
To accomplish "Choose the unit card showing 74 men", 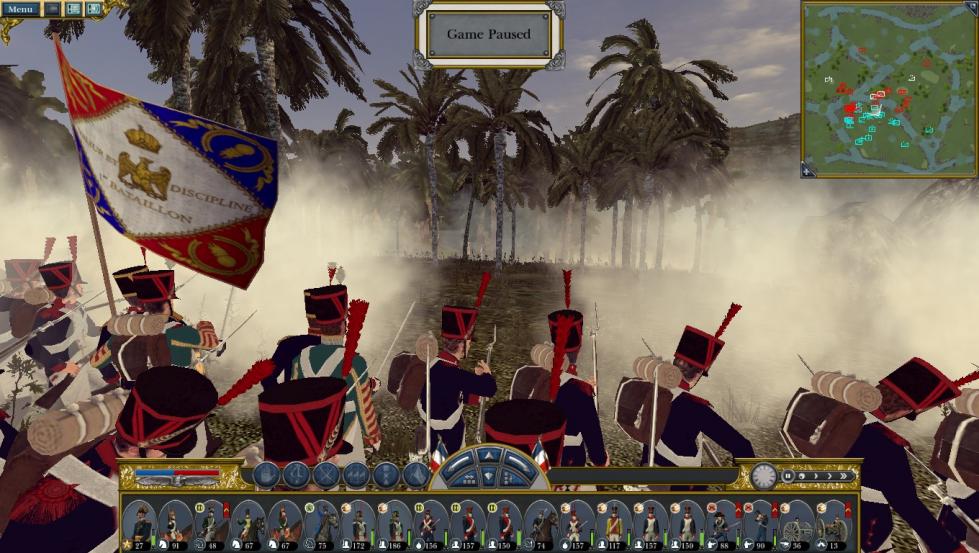I will click(x=541, y=522).
